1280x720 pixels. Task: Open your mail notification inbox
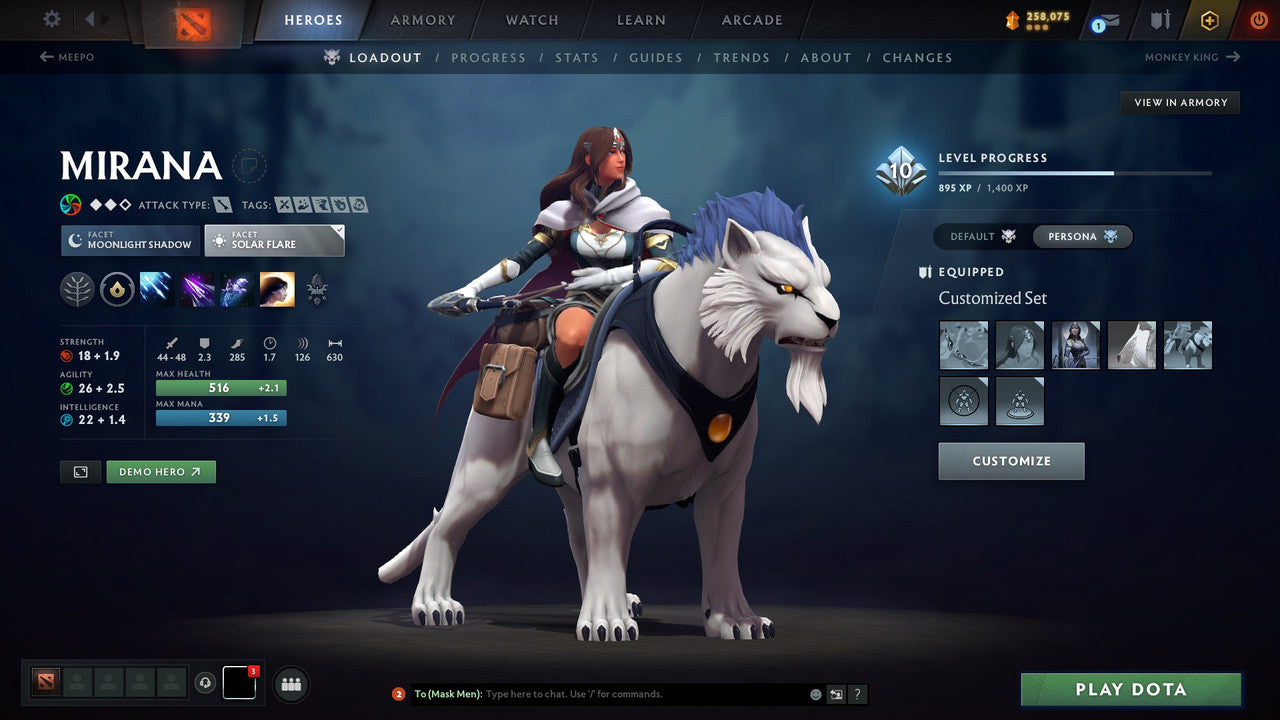tap(1103, 20)
